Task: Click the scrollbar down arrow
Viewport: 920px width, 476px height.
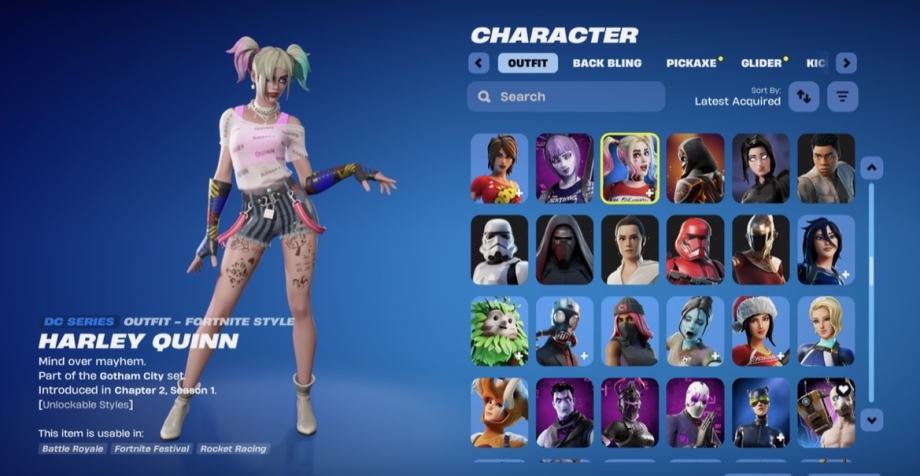Action: pyautogui.click(x=871, y=419)
